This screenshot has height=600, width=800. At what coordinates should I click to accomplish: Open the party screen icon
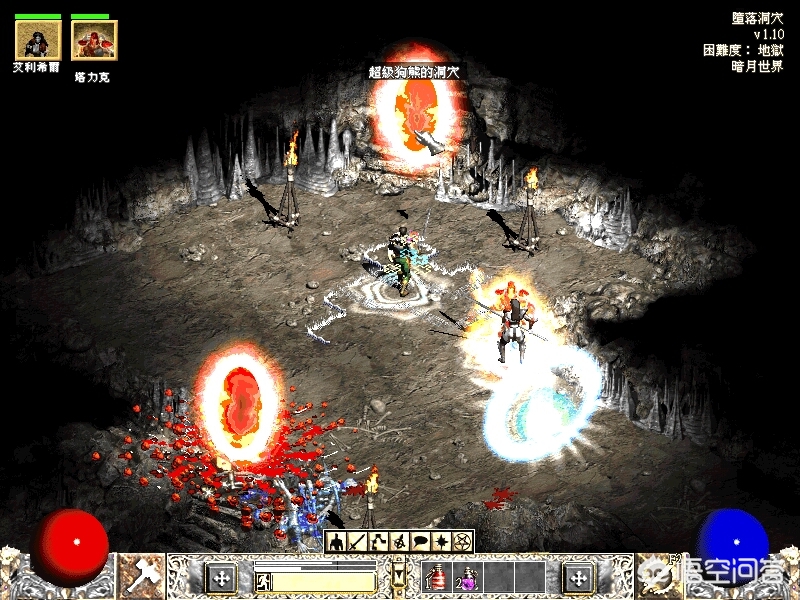pyautogui.click(x=400, y=542)
